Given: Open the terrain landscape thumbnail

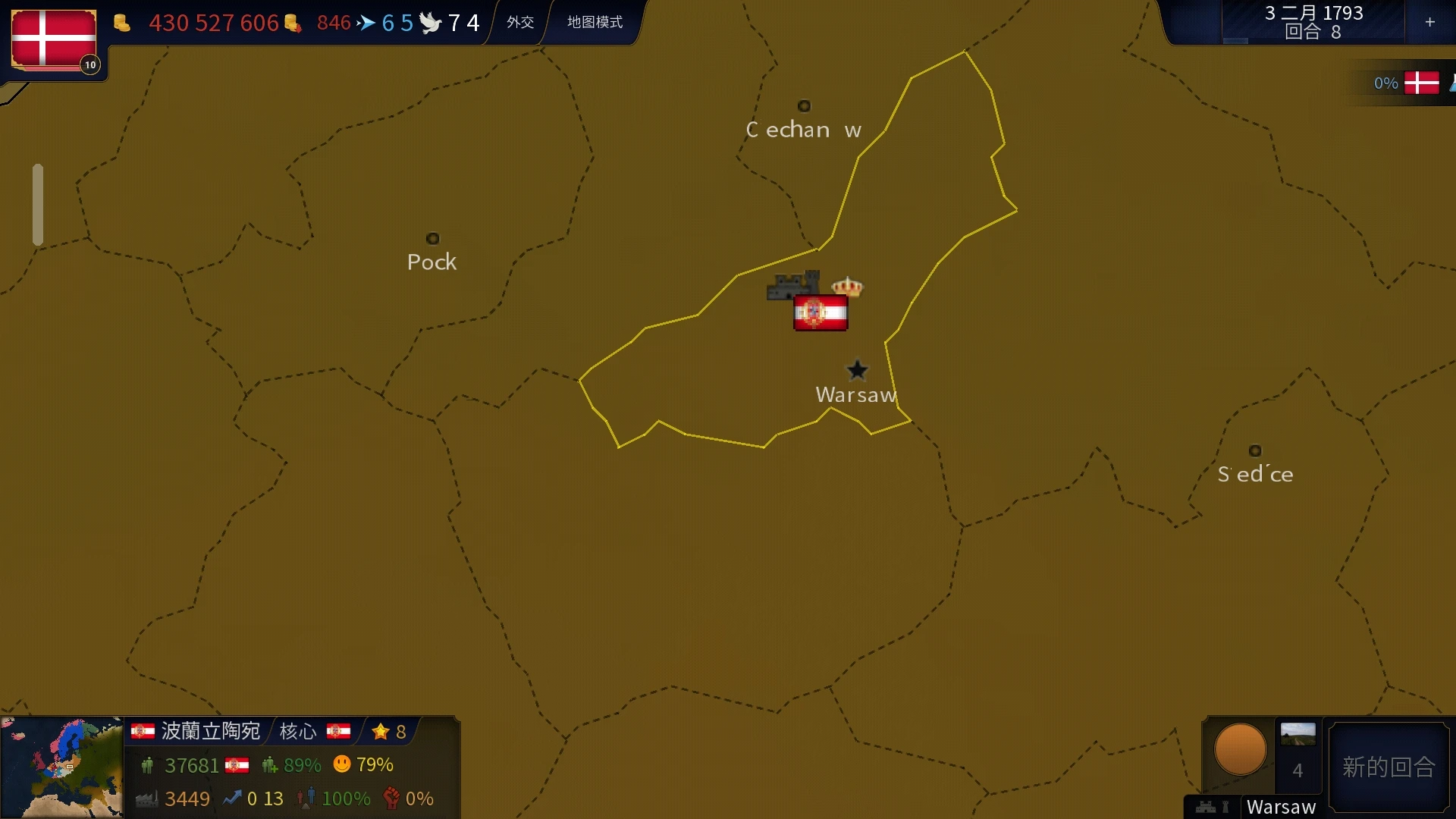Looking at the screenshot, I should tap(1298, 733).
